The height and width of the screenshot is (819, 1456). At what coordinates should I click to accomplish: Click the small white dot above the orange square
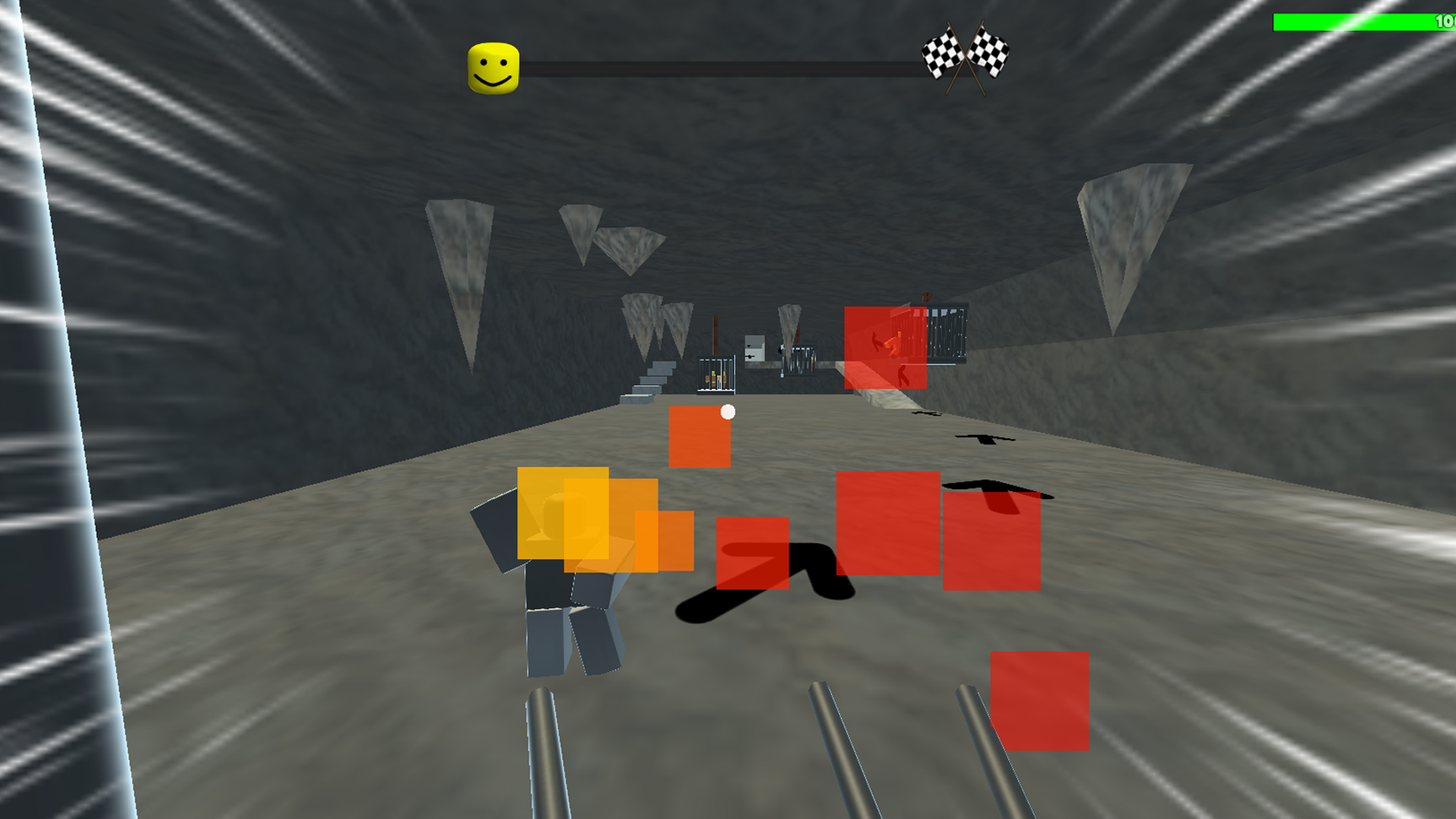point(727,413)
